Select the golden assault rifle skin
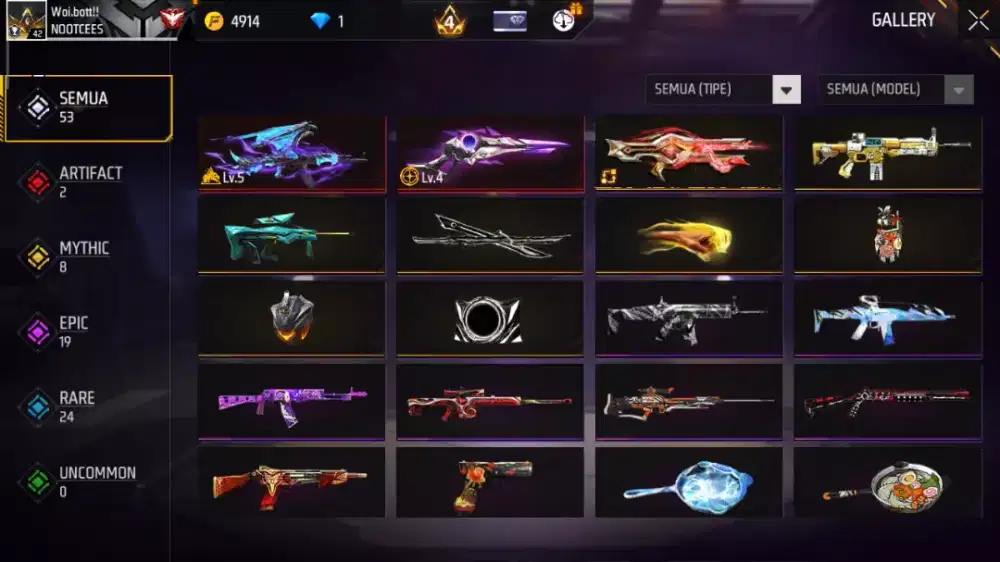1000x562 pixels. pos(888,152)
